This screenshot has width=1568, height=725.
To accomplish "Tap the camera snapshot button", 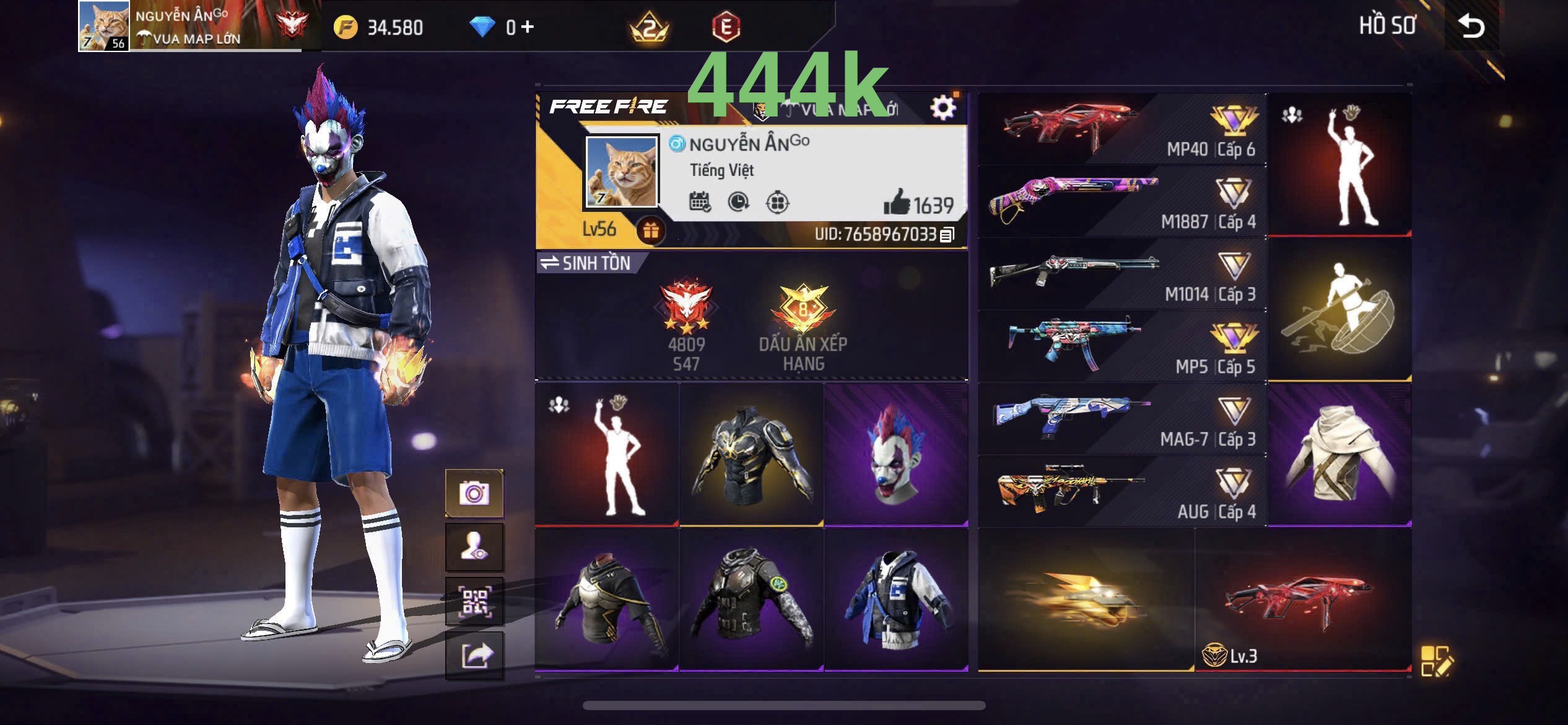I will click(474, 494).
